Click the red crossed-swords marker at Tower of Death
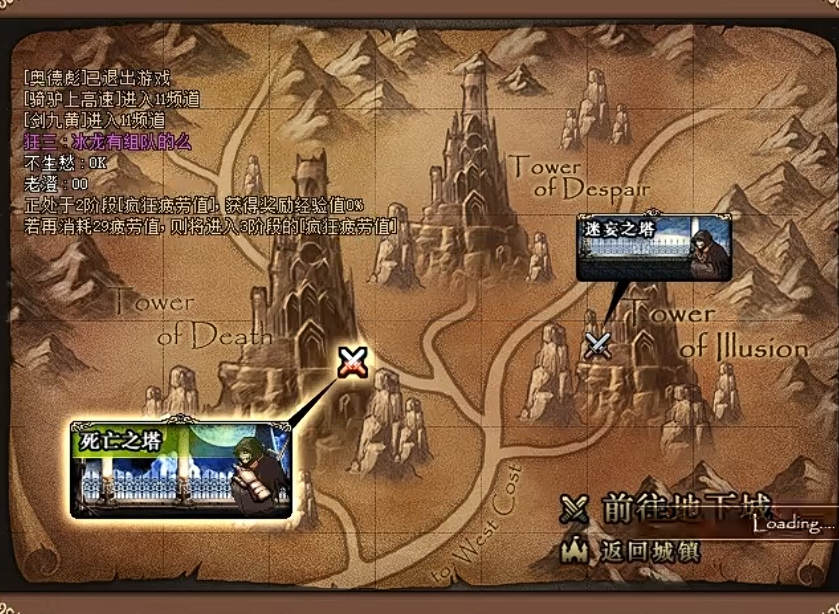This screenshot has width=839, height=614. point(352,361)
